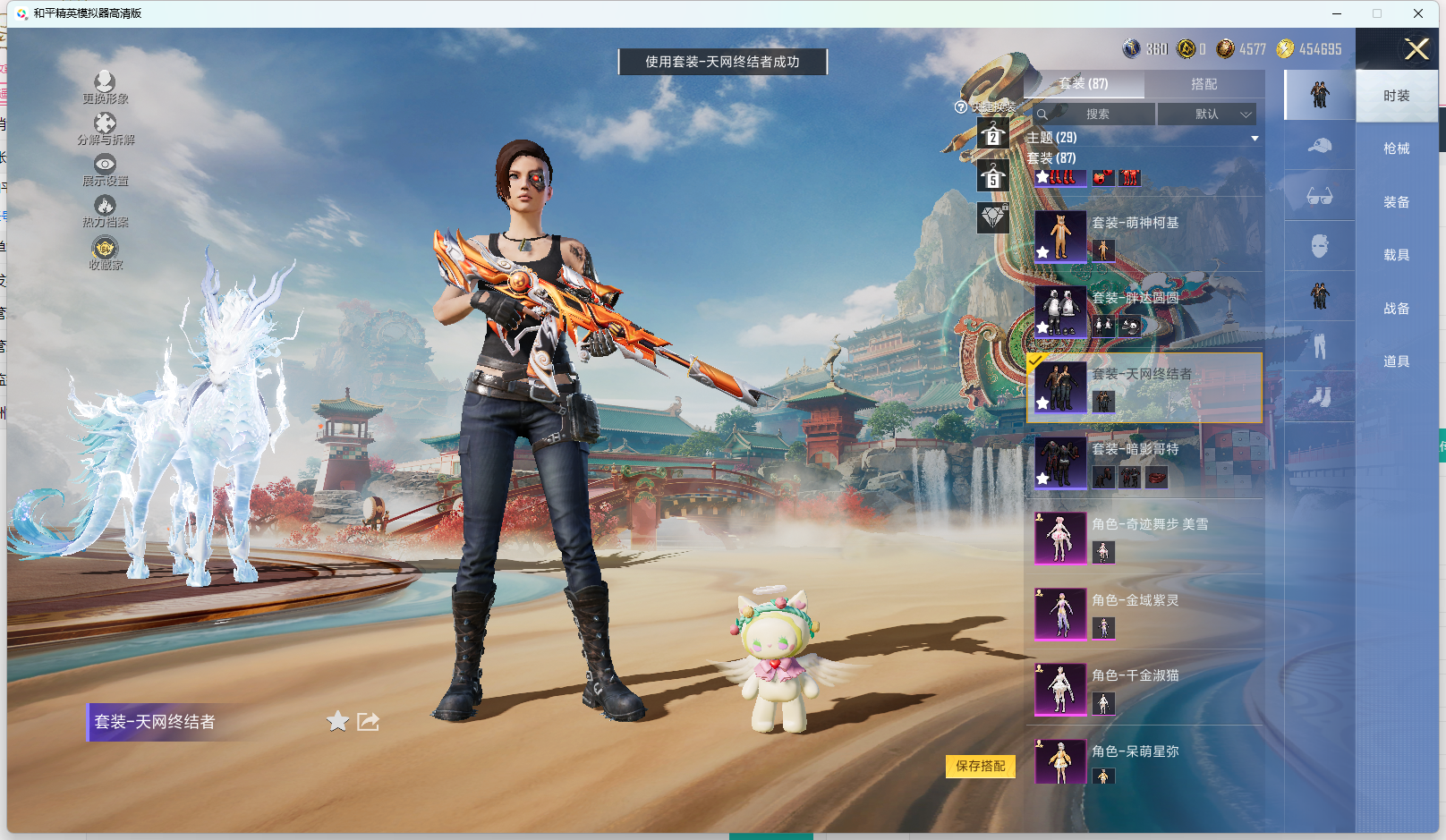This screenshot has width=1446, height=840.
Task: Switch to the 载具 vehicles category
Action: pyautogui.click(x=1396, y=255)
